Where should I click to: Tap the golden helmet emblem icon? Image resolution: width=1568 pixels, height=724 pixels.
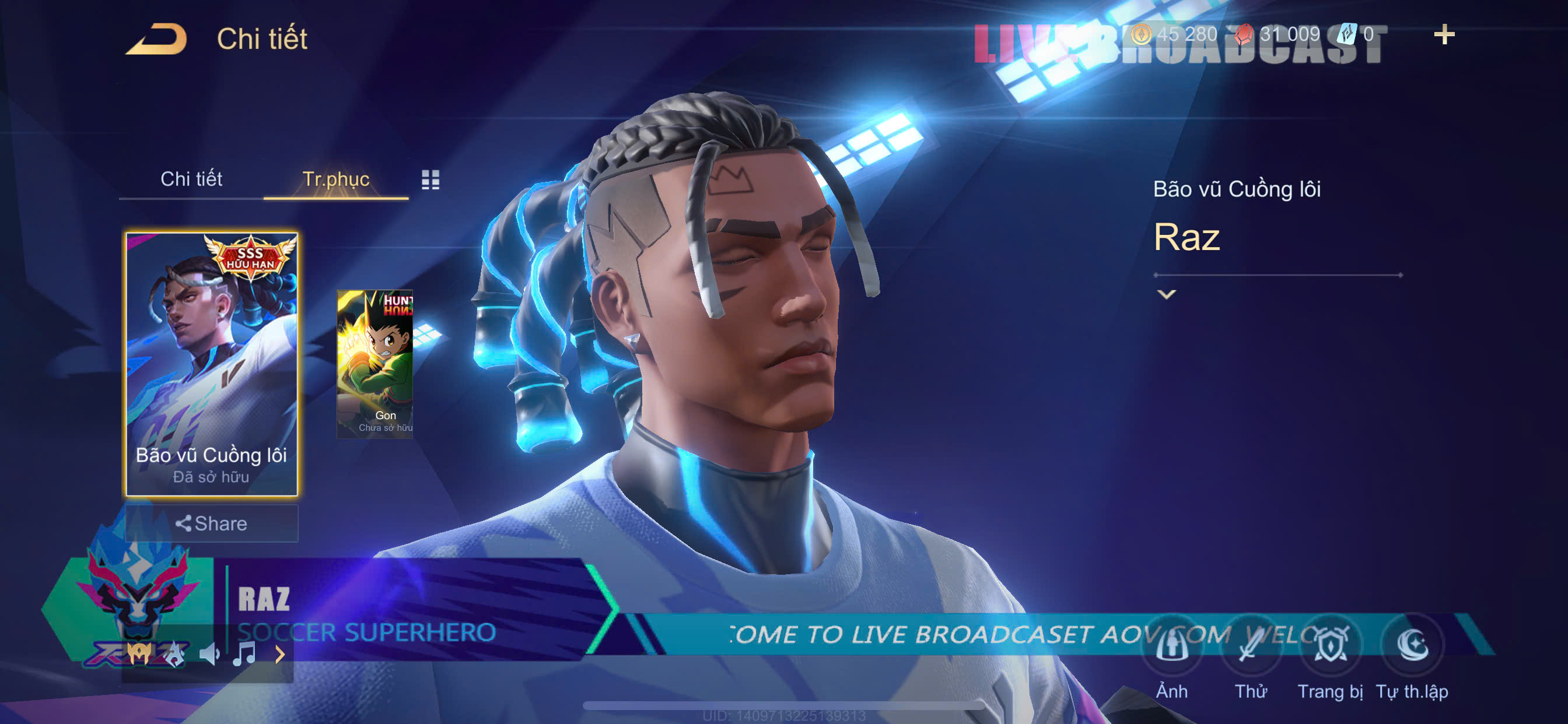click(x=139, y=655)
